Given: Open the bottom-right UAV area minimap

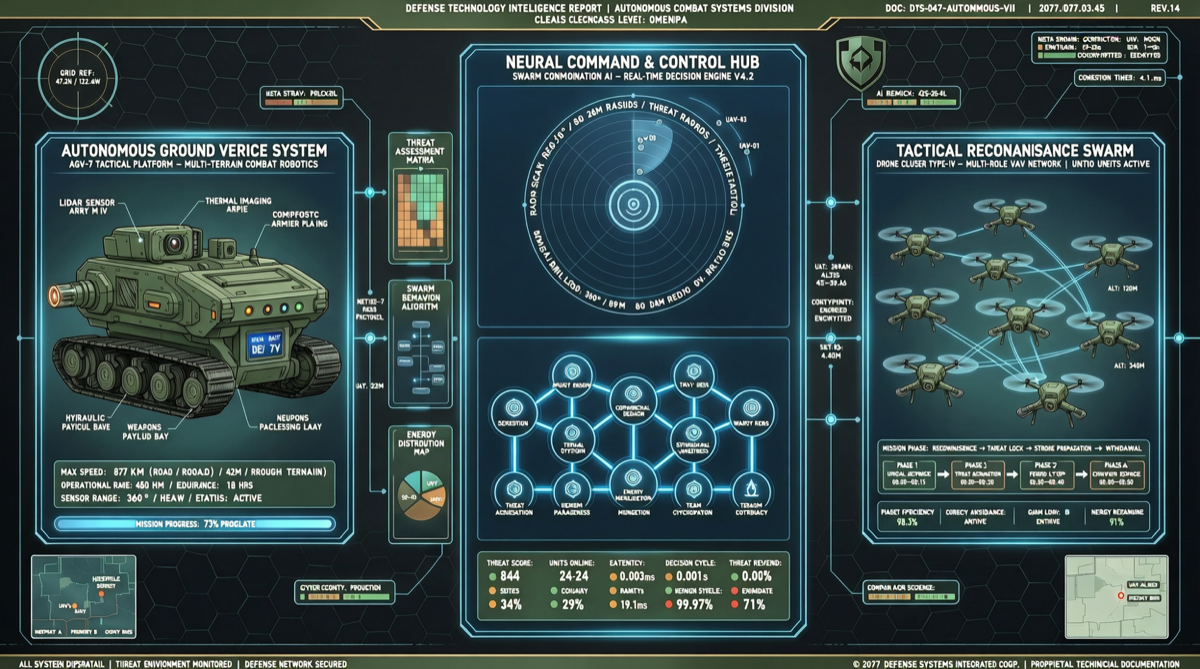Looking at the screenshot, I should [1115, 595].
